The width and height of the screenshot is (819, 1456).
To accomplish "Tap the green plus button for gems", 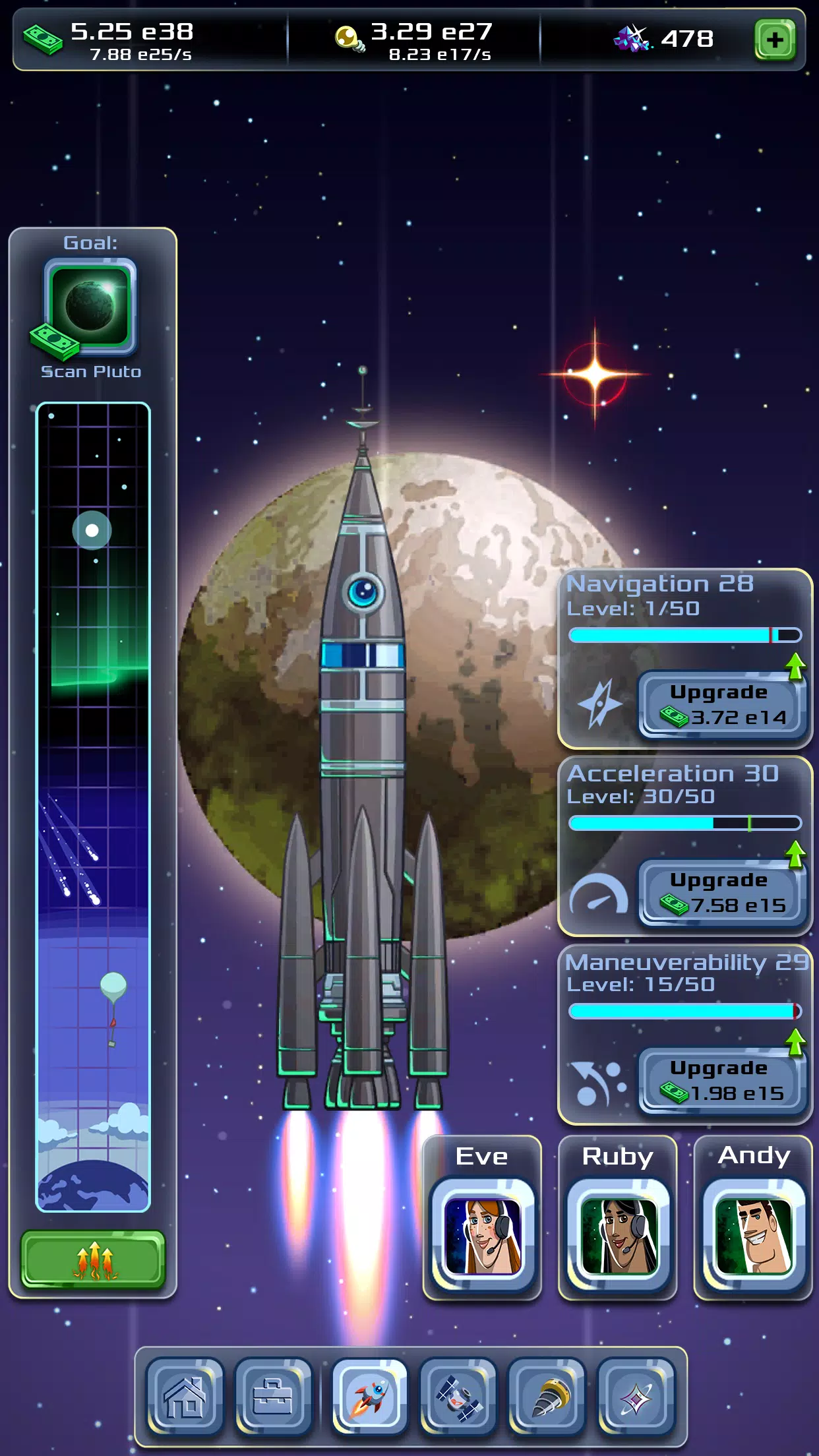I will point(775,40).
